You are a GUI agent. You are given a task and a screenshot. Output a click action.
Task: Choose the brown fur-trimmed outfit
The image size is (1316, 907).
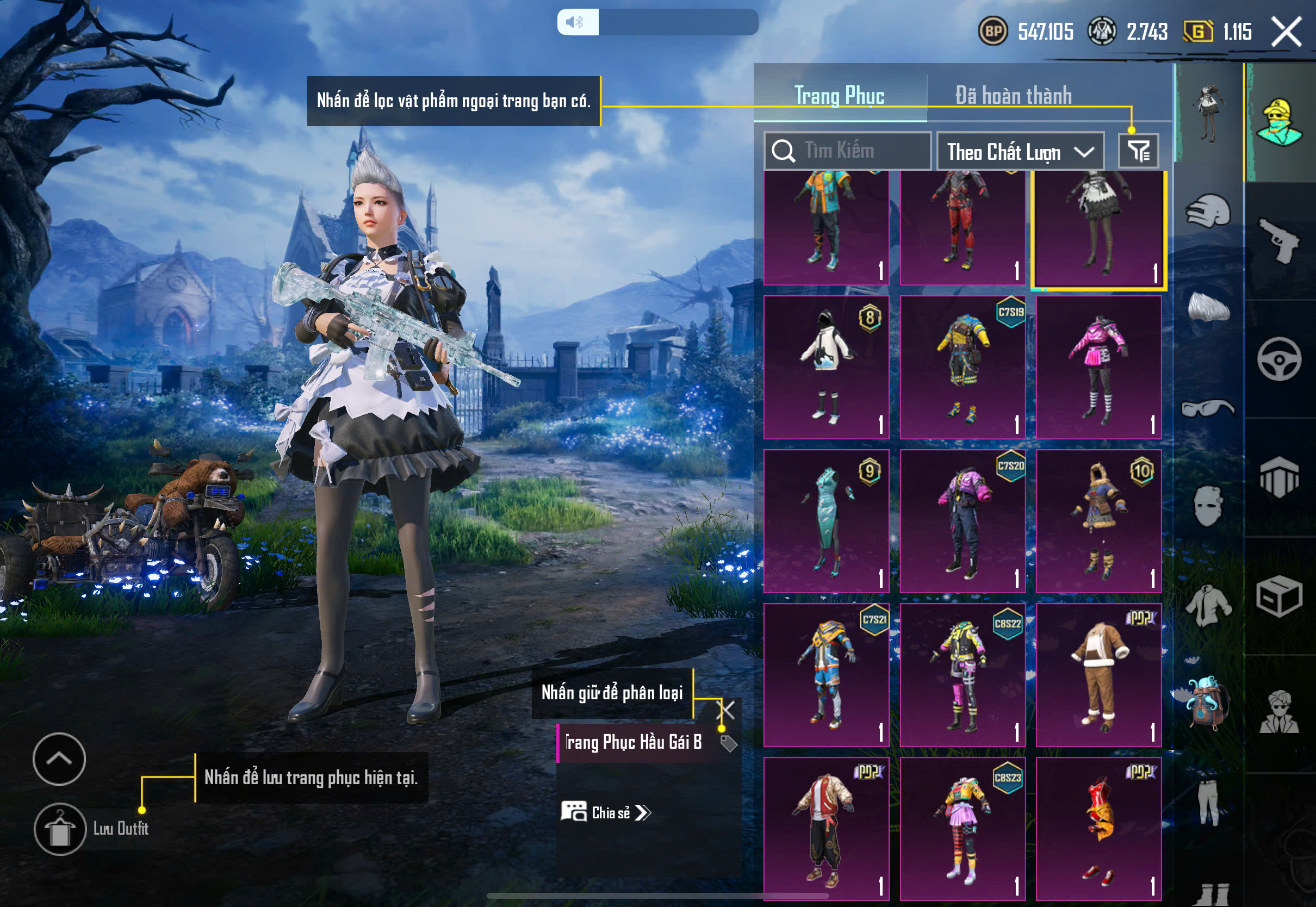click(1098, 675)
